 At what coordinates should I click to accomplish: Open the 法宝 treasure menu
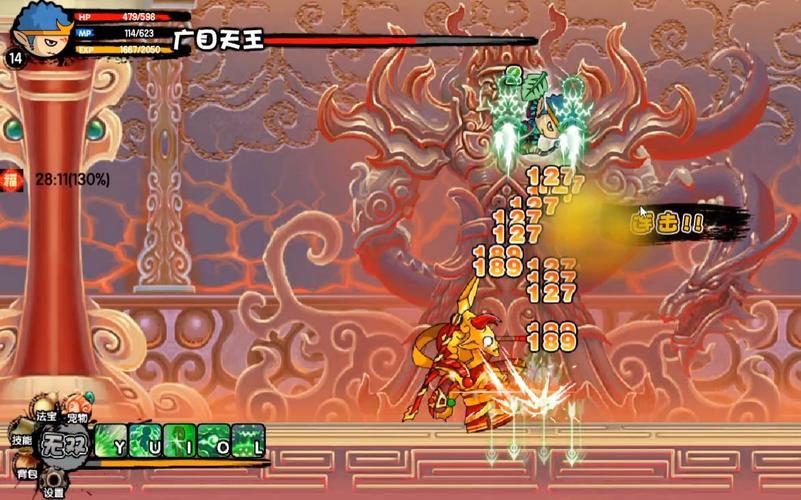(46, 414)
